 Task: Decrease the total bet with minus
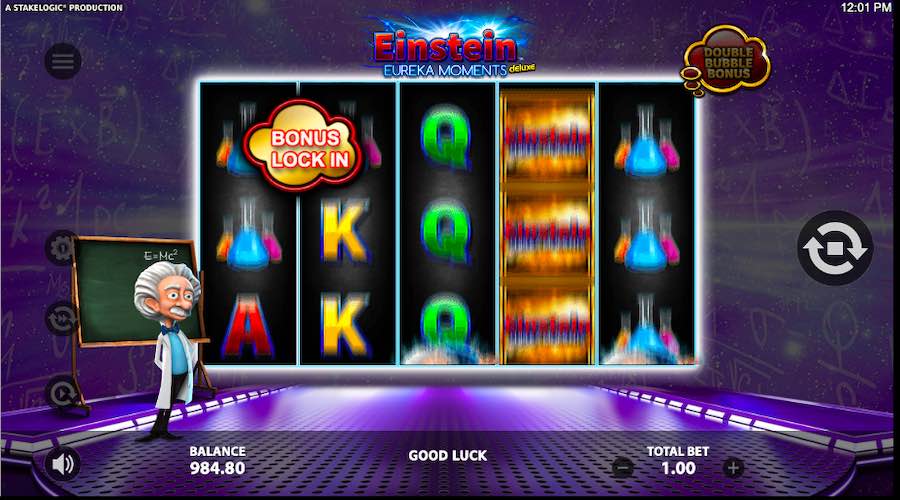622,467
